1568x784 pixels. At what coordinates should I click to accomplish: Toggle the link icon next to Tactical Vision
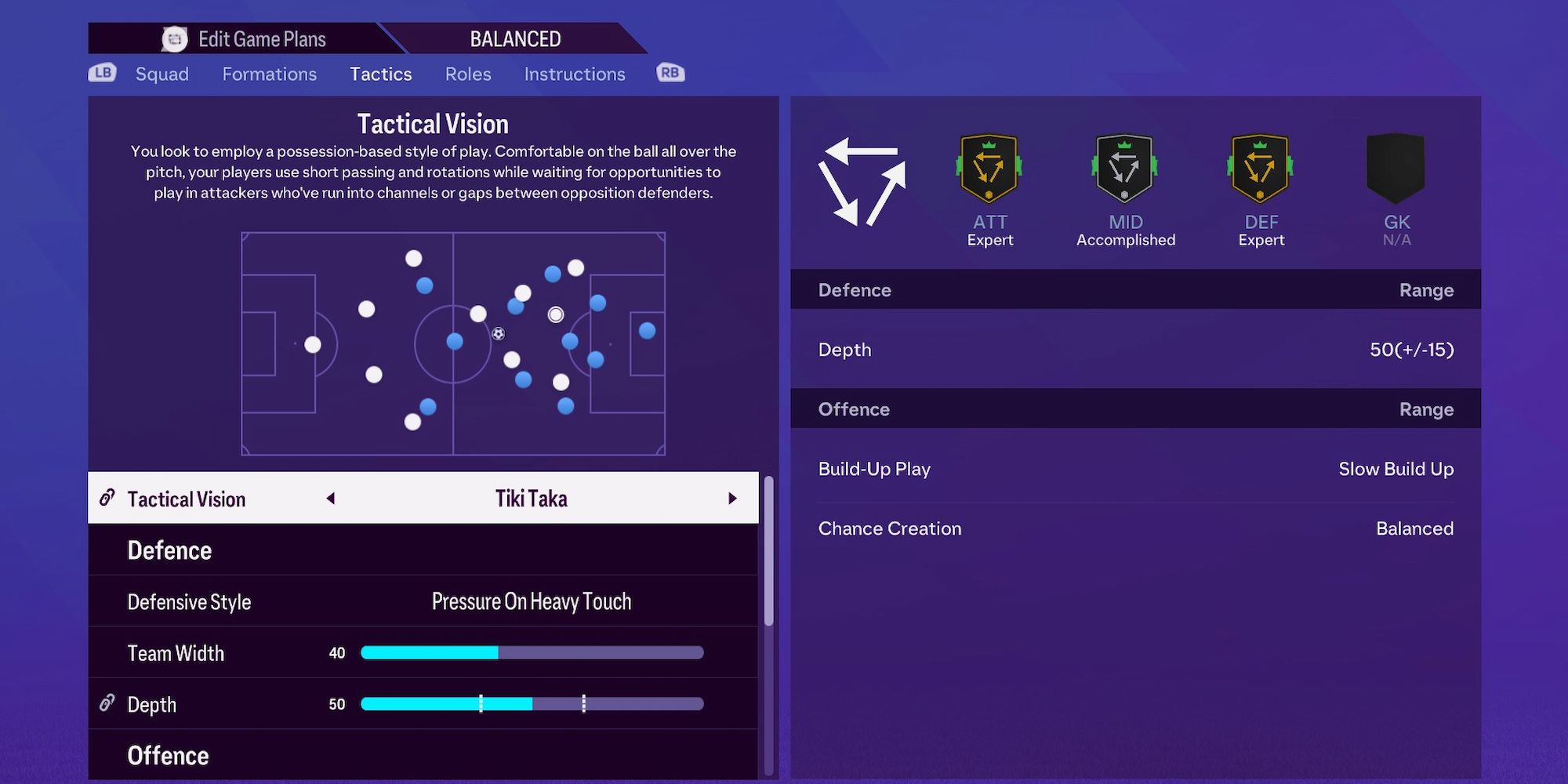(x=108, y=498)
